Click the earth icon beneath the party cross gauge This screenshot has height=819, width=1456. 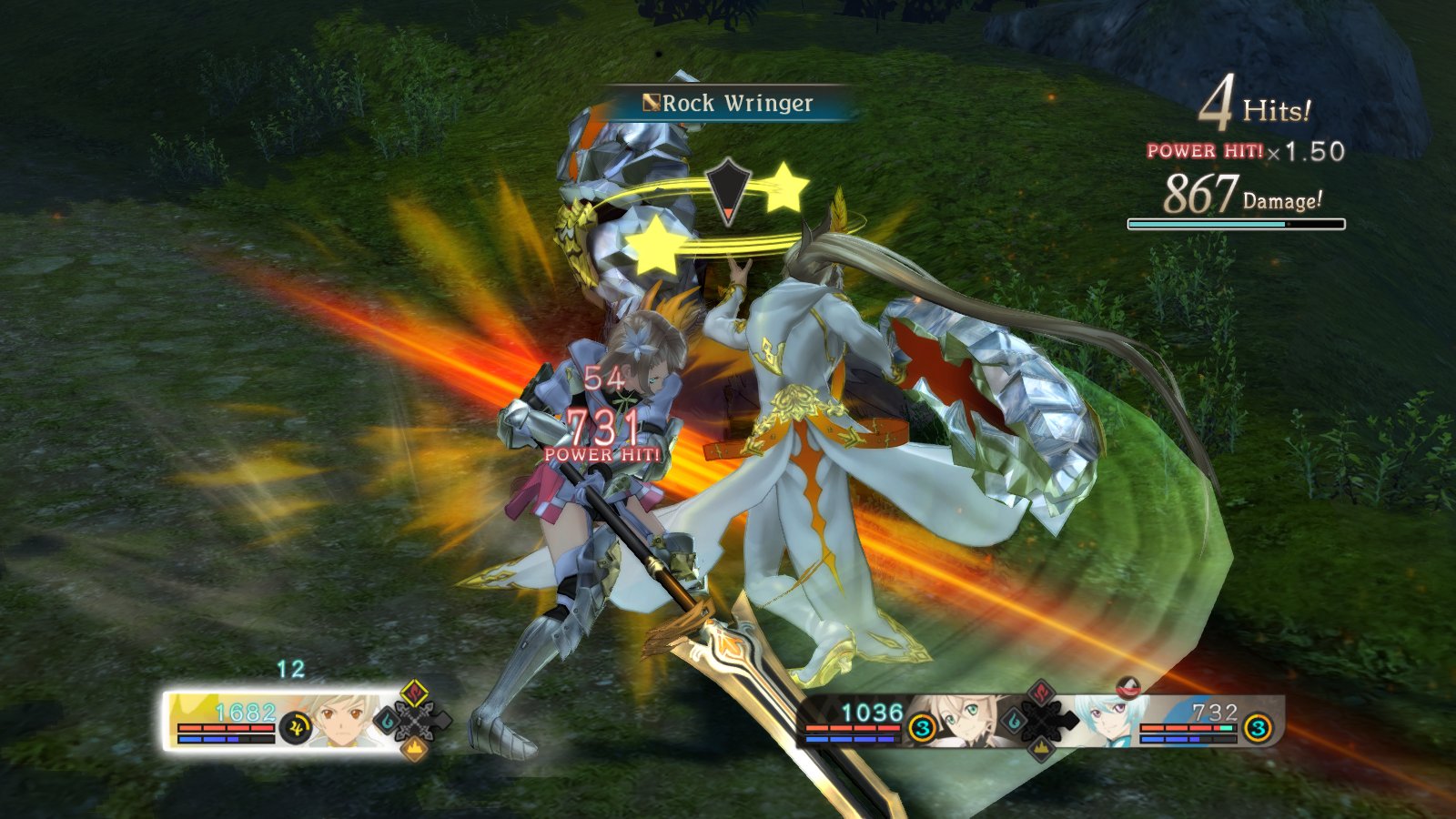pos(1041,748)
